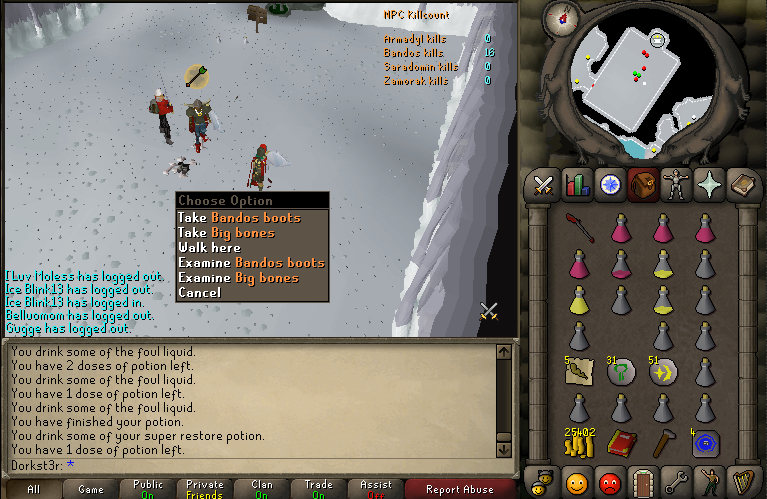The width and height of the screenshot is (767, 499).
Task: Take Bandos boots from the option menu
Action: [238, 217]
